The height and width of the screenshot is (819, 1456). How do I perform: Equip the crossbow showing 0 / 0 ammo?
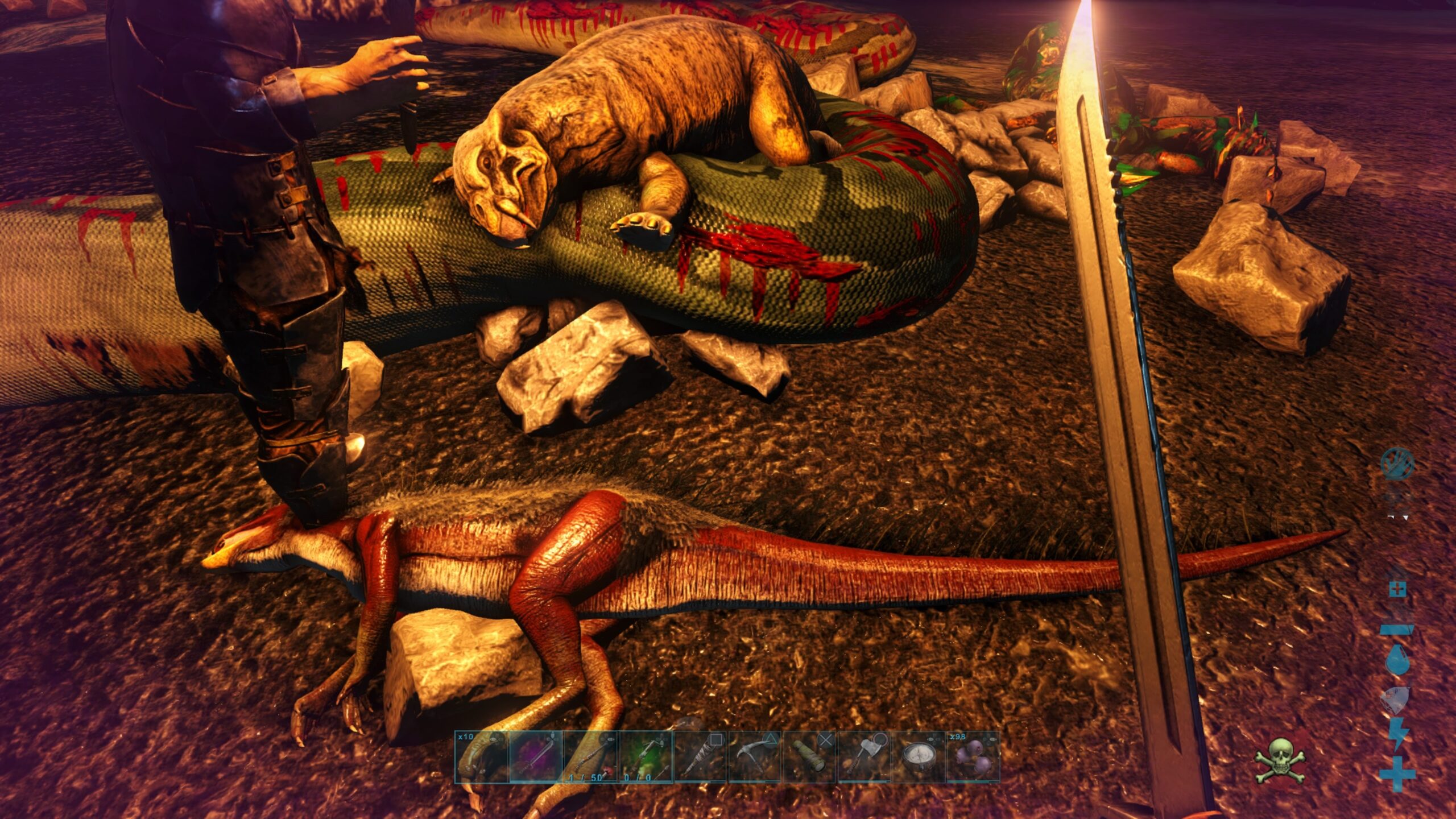click(x=645, y=757)
